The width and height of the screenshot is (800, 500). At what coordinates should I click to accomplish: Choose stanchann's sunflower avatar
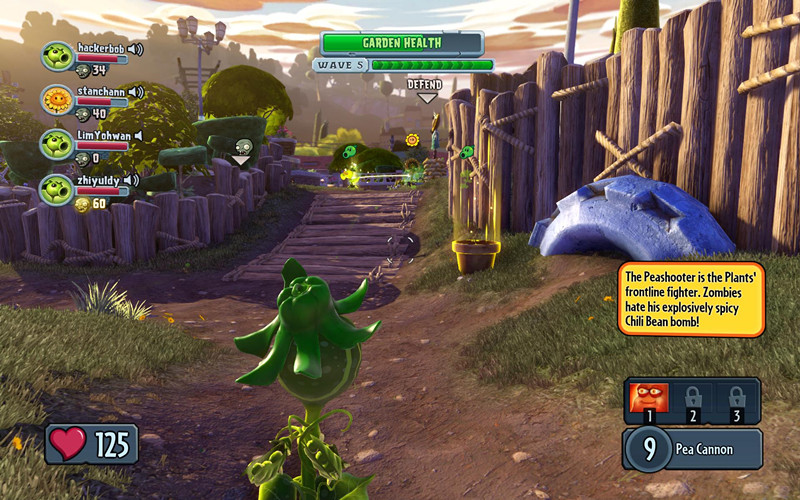pyautogui.click(x=57, y=99)
